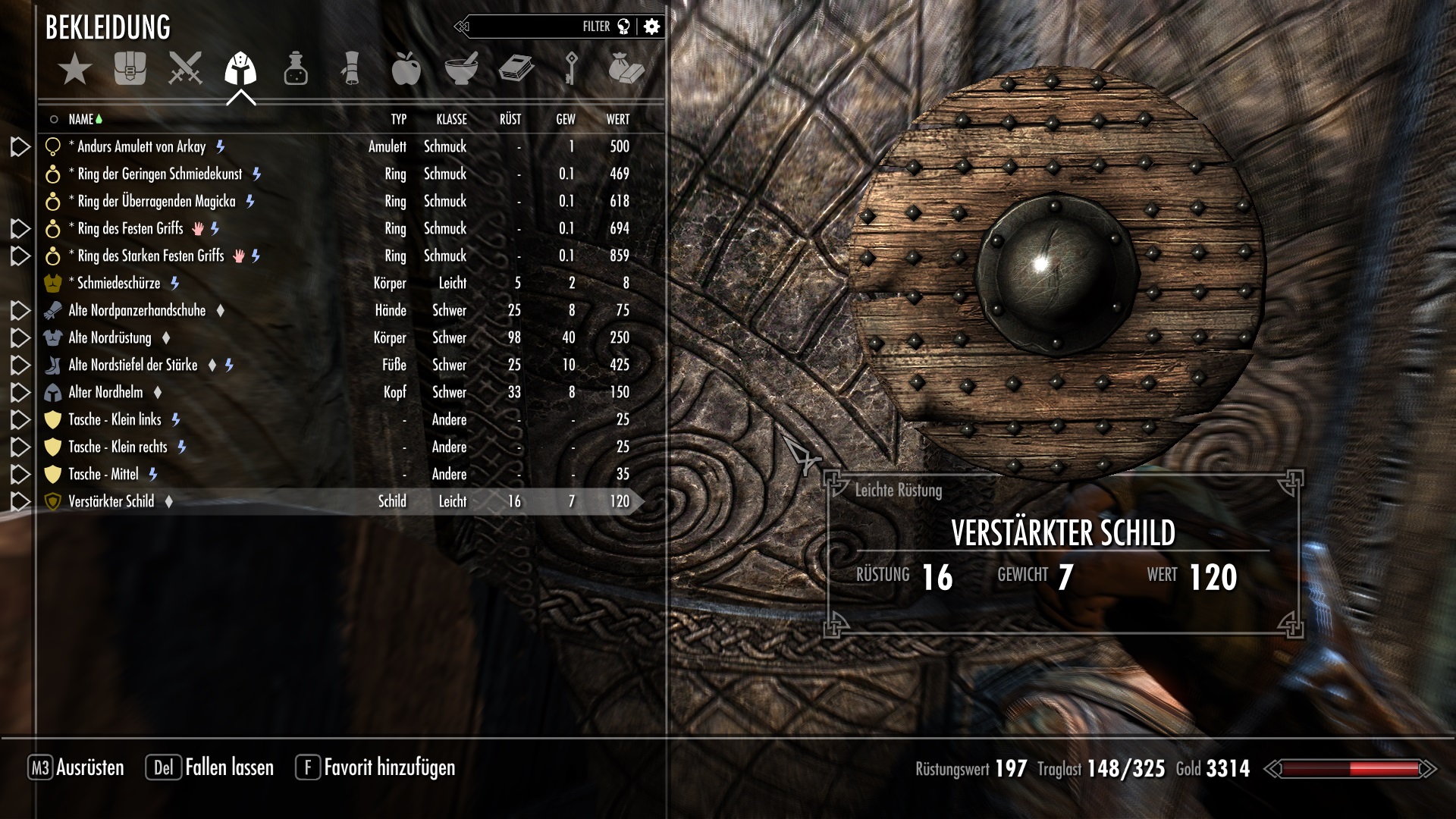
Task: Show the miscellaneous items tab
Action: point(626,69)
